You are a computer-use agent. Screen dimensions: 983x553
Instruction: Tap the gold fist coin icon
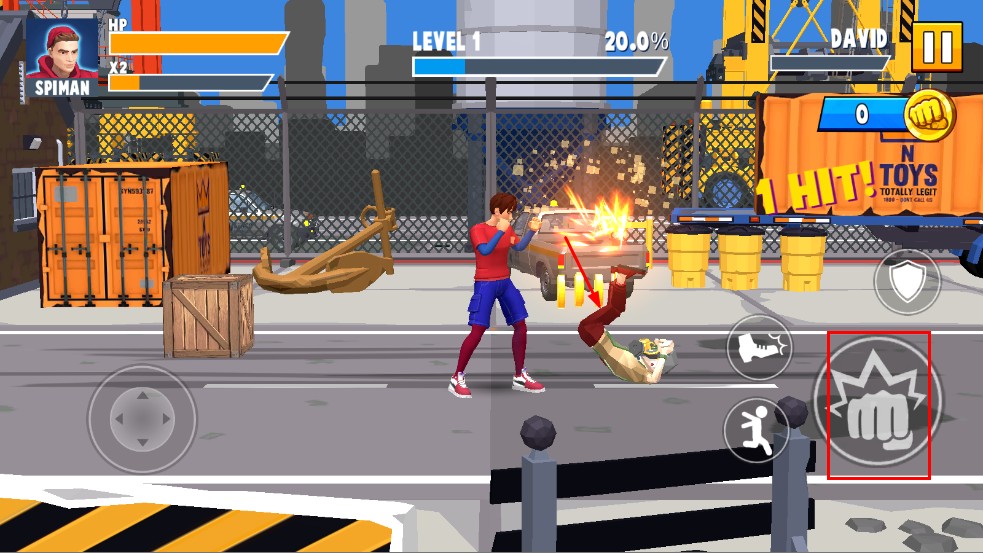(929, 115)
